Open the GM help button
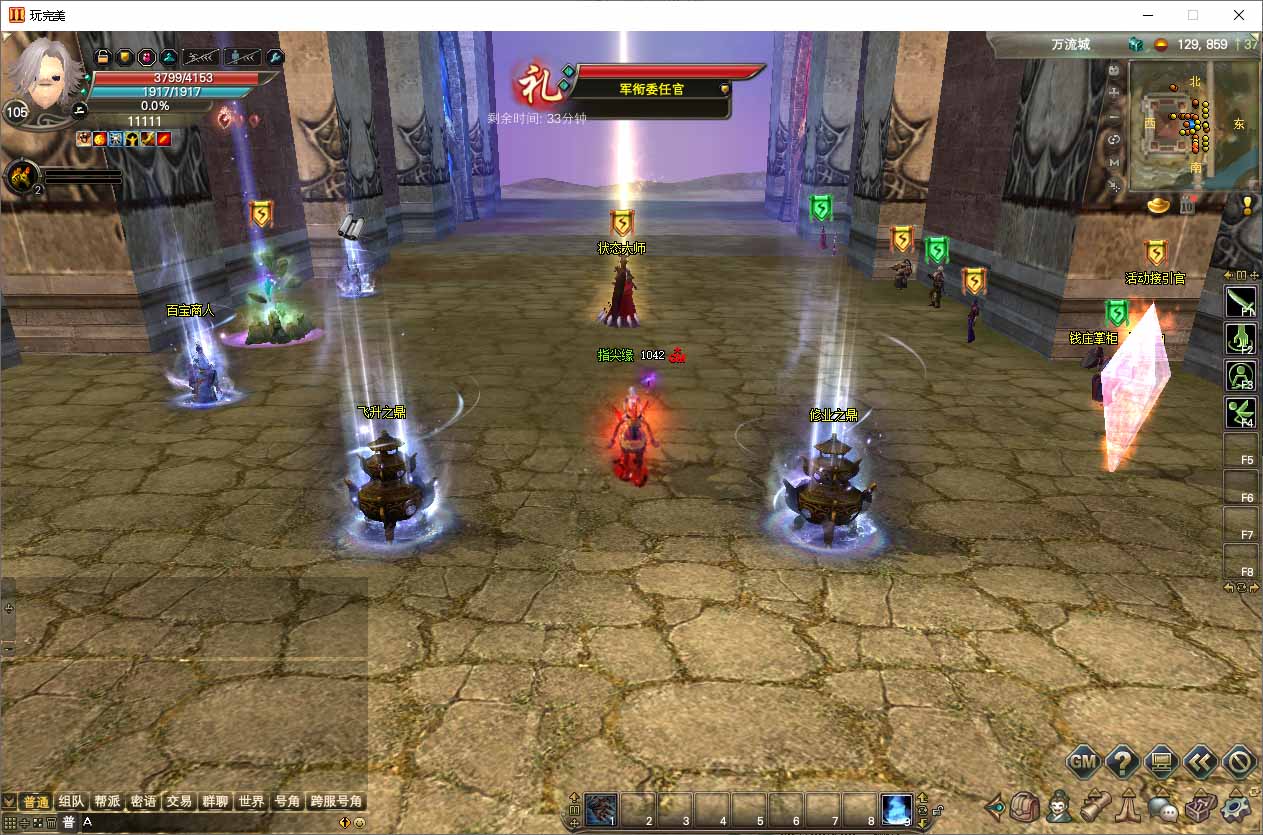1263x835 pixels. point(1084,762)
